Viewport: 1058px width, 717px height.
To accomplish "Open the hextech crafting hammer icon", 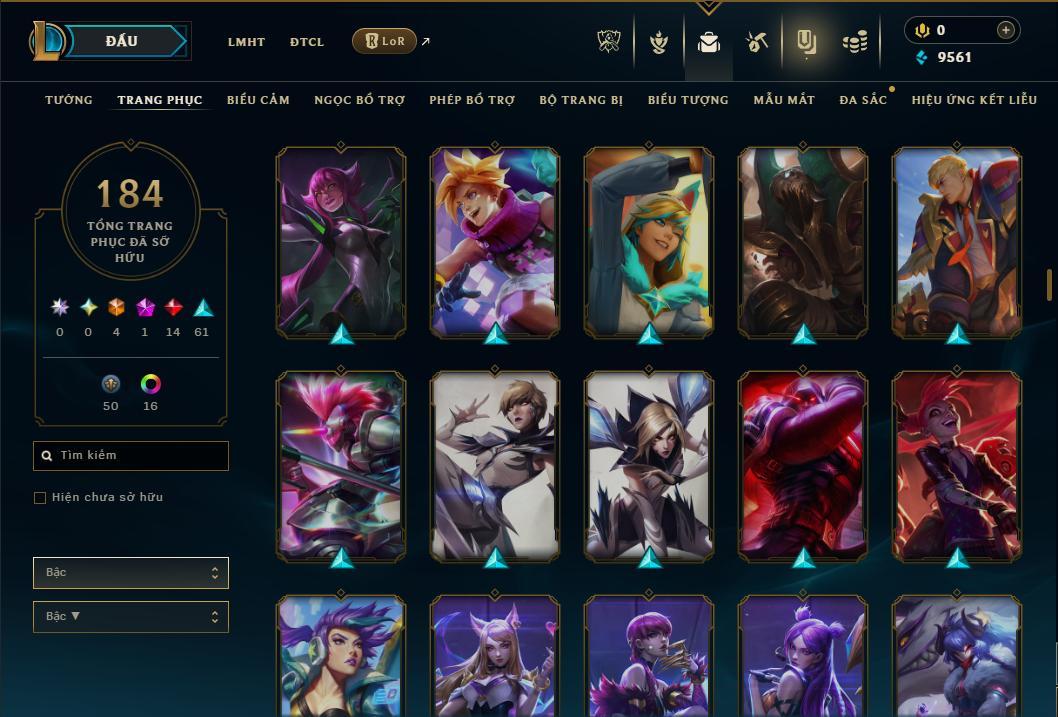I will (x=757, y=42).
